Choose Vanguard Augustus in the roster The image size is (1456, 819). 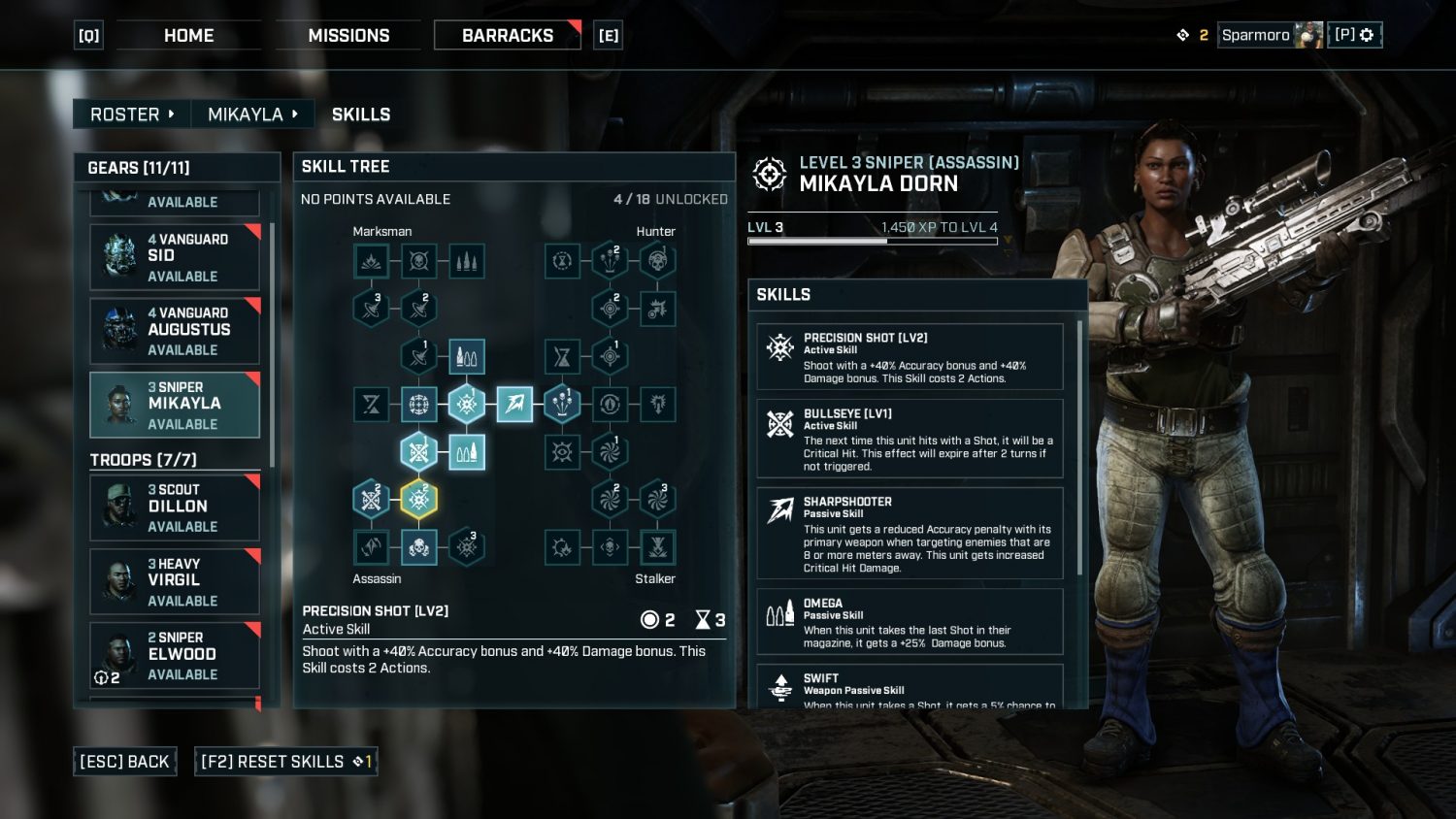(175, 331)
